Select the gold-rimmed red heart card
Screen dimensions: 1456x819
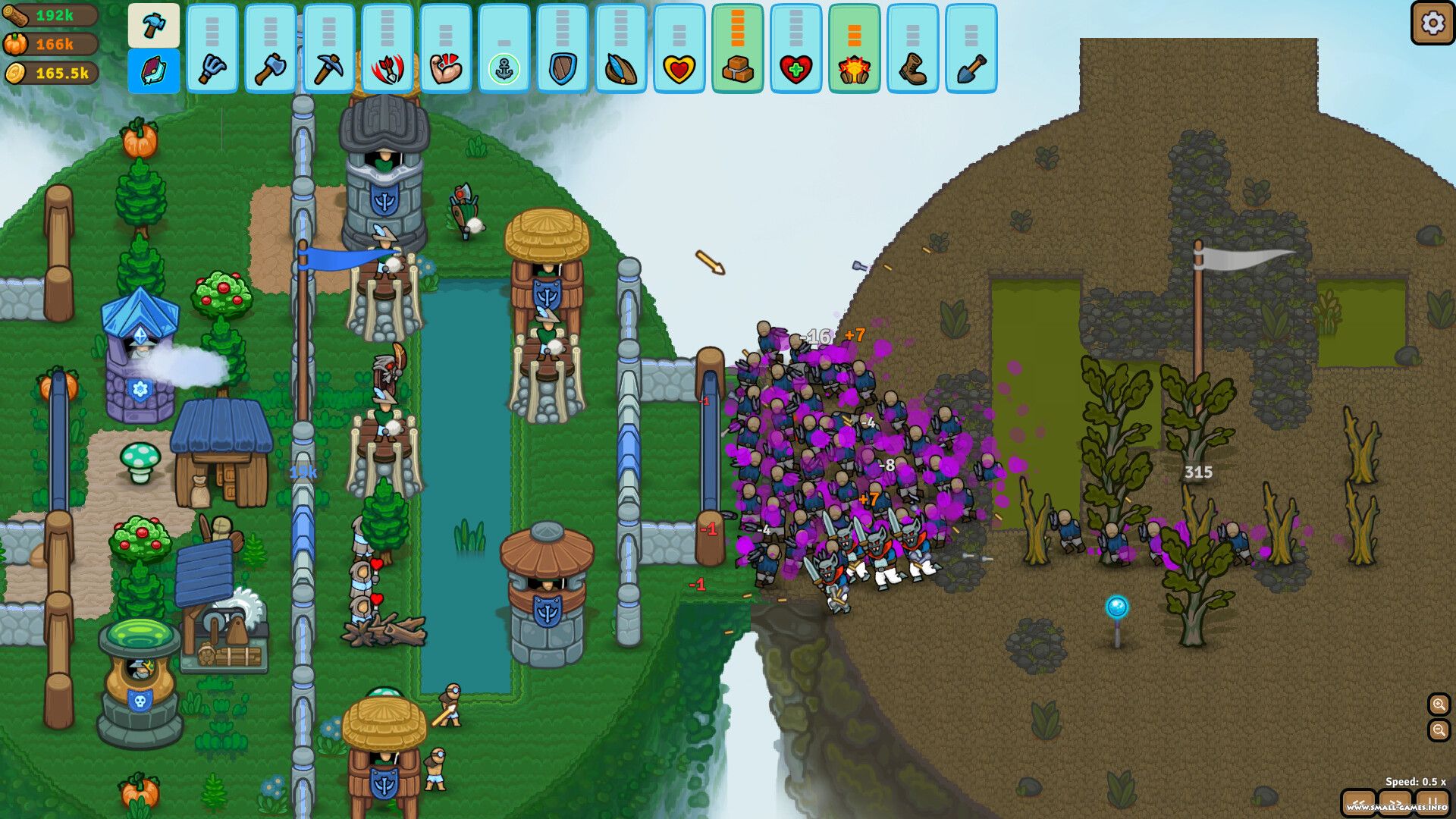(x=679, y=49)
